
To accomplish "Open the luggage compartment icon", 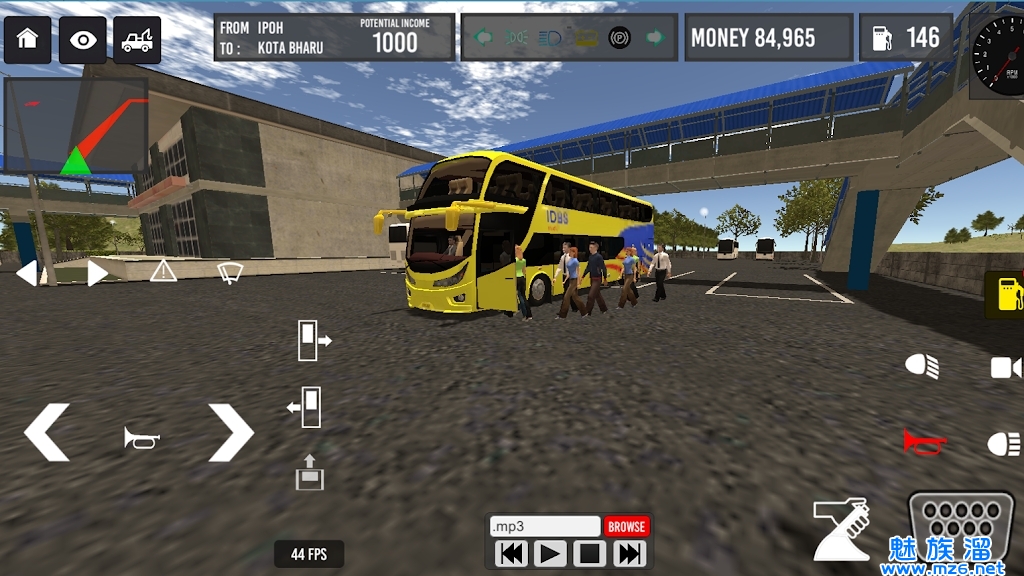I will (309, 472).
